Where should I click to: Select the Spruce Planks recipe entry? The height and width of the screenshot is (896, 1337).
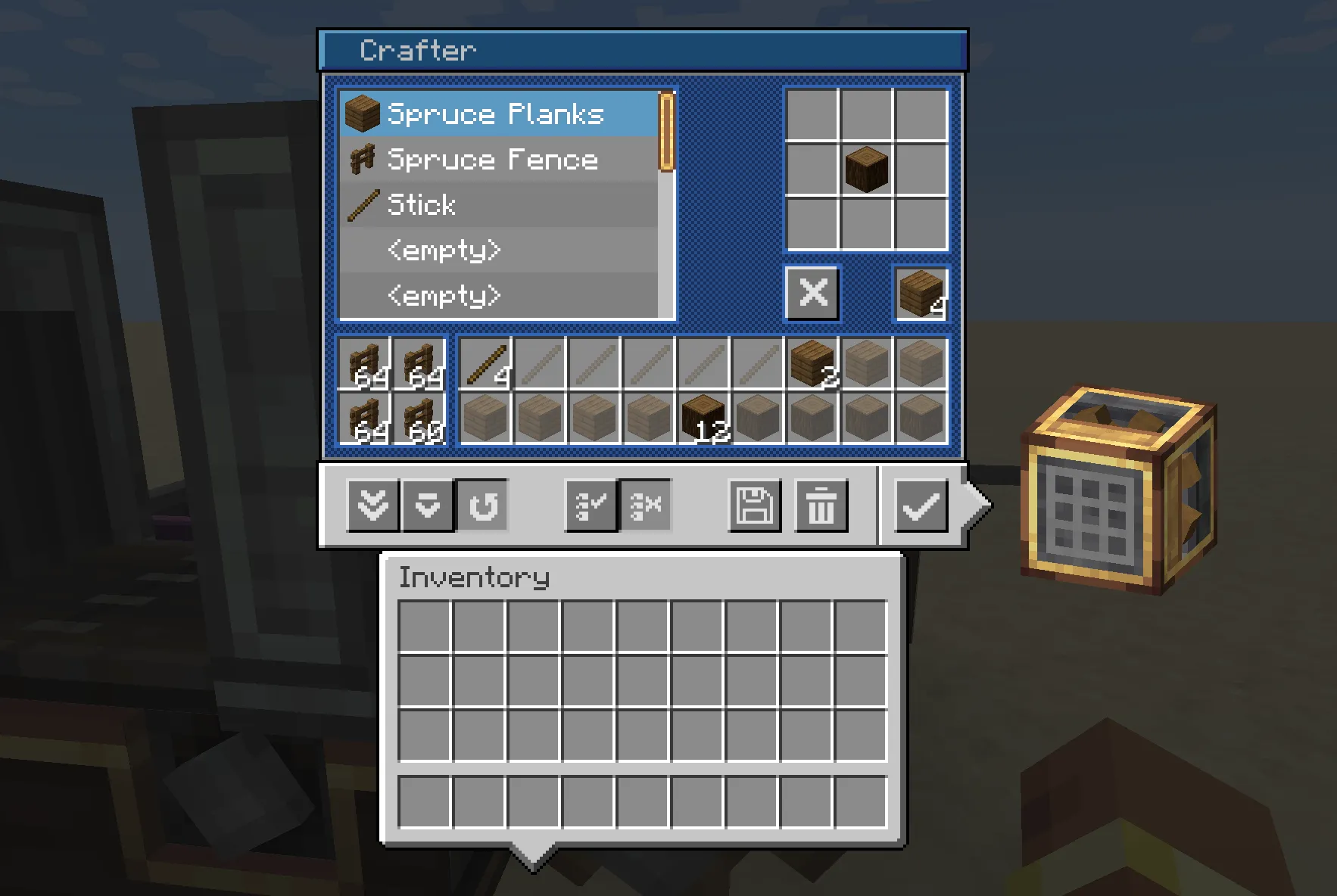(492, 114)
